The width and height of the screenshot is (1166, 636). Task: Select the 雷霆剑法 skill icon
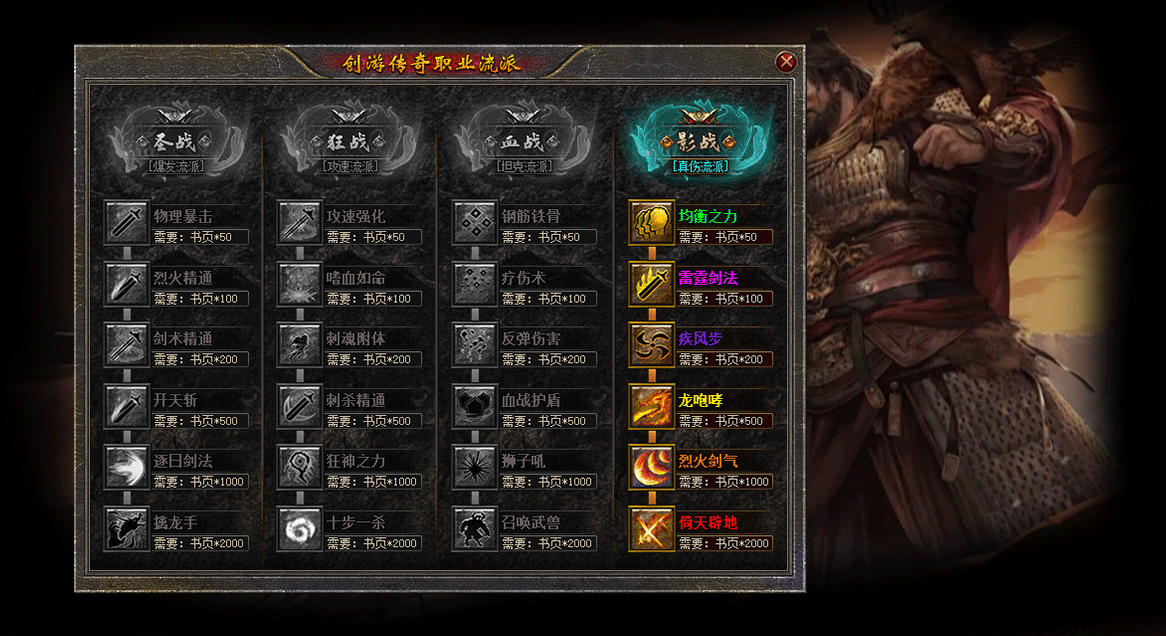click(651, 284)
